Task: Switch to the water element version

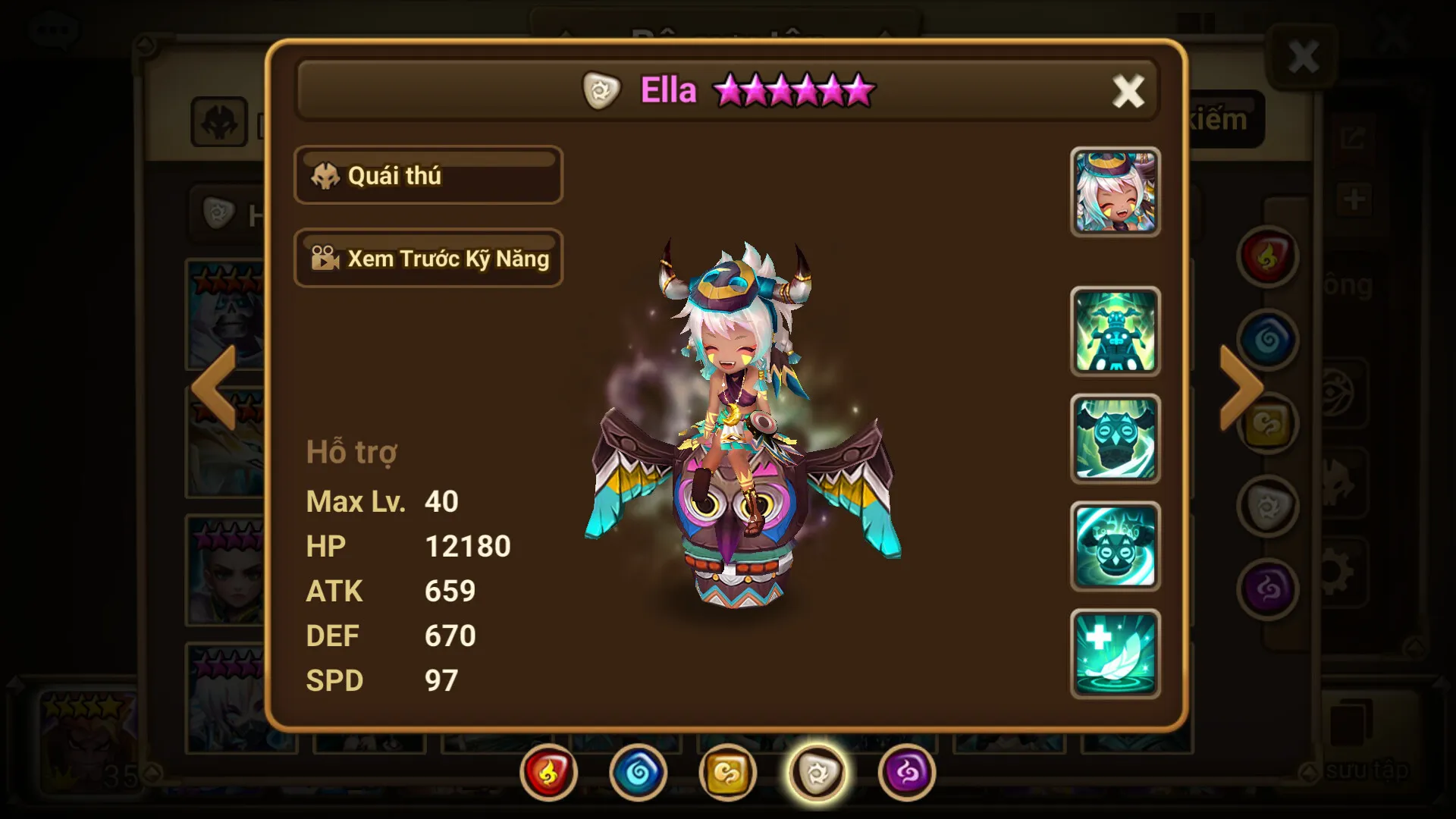Action: click(x=638, y=773)
